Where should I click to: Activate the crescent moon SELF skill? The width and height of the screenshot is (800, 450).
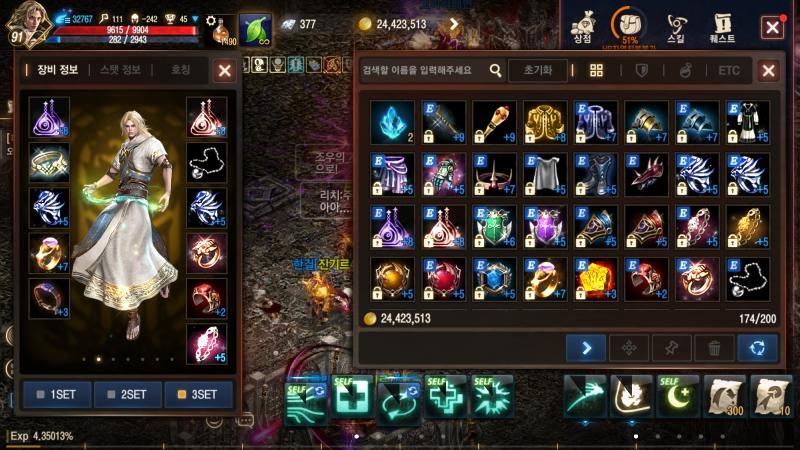(677, 396)
